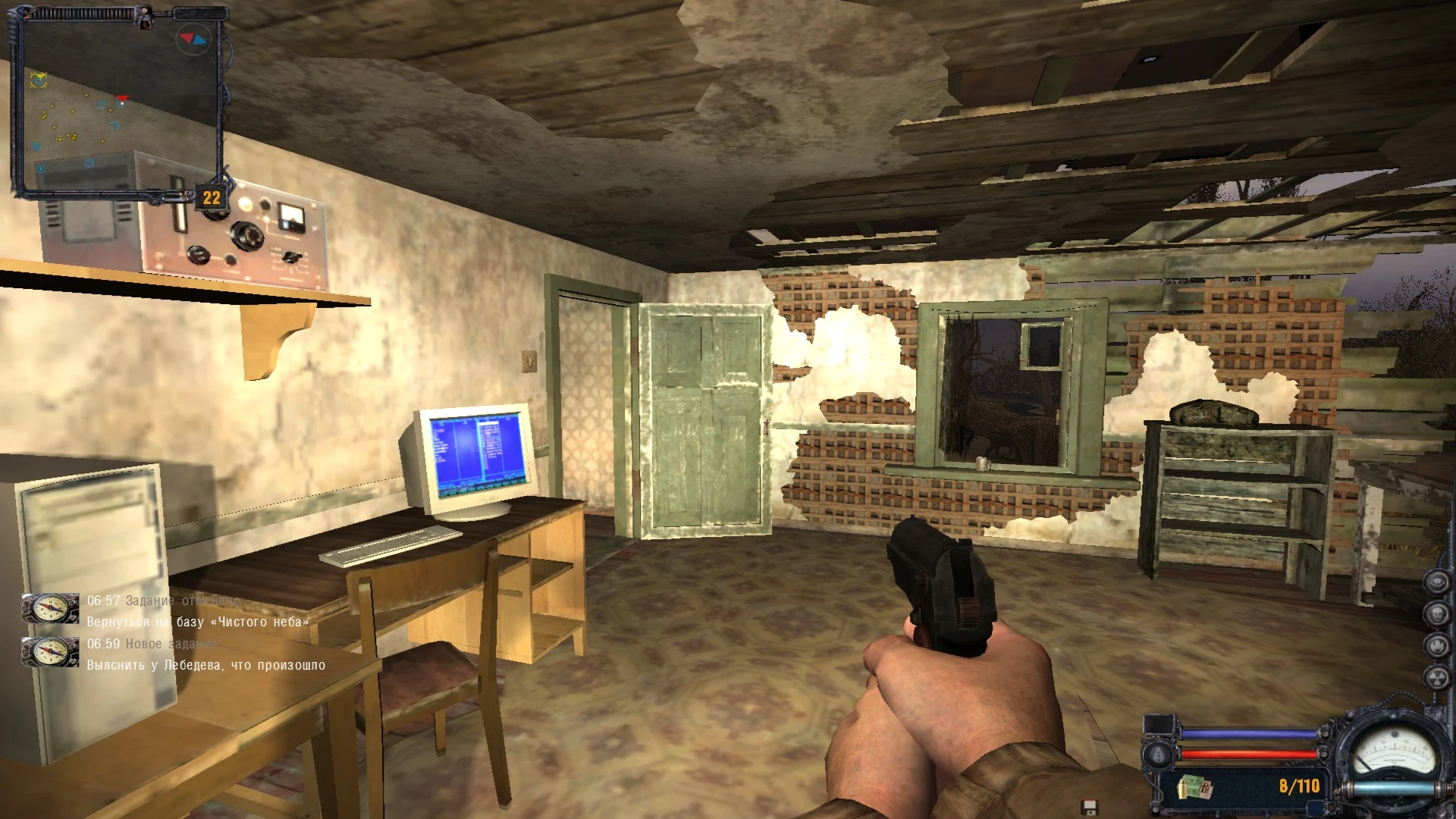The height and width of the screenshot is (819, 1456).
Task: Click the compass icon beside the 06:57 message
Action: pyautogui.click(x=49, y=607)
